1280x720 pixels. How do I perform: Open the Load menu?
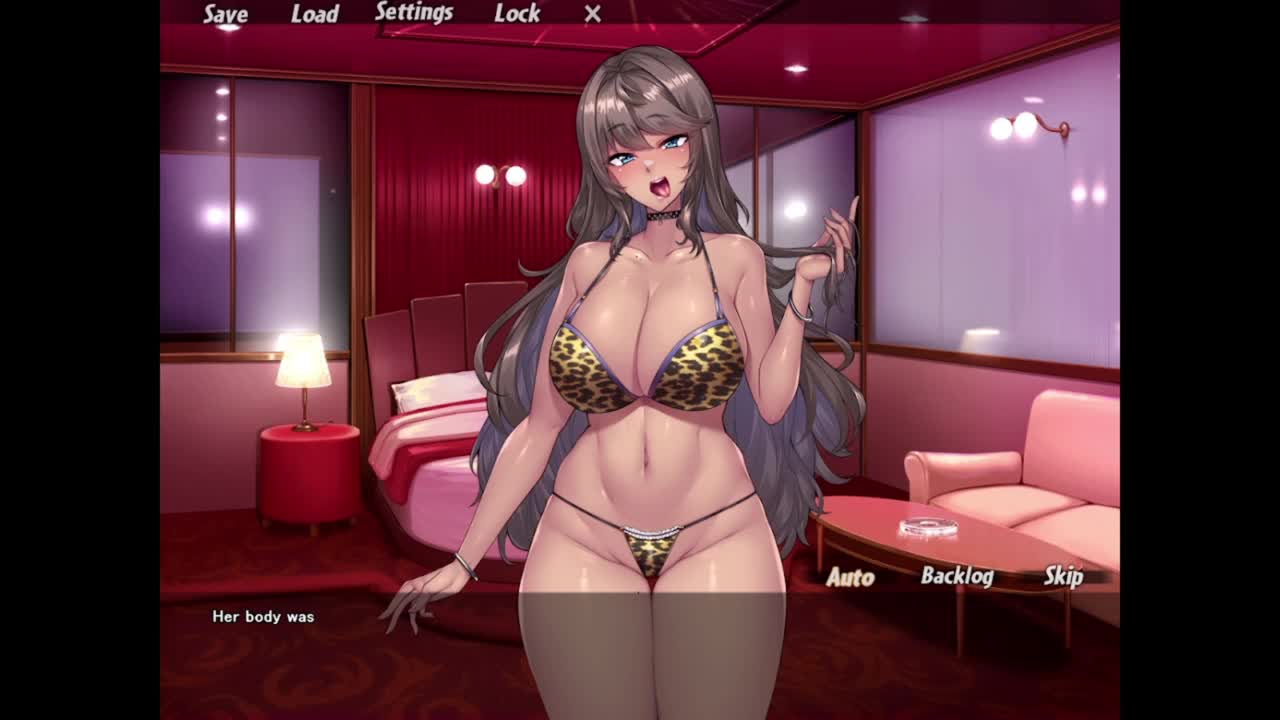click(314, 14)
